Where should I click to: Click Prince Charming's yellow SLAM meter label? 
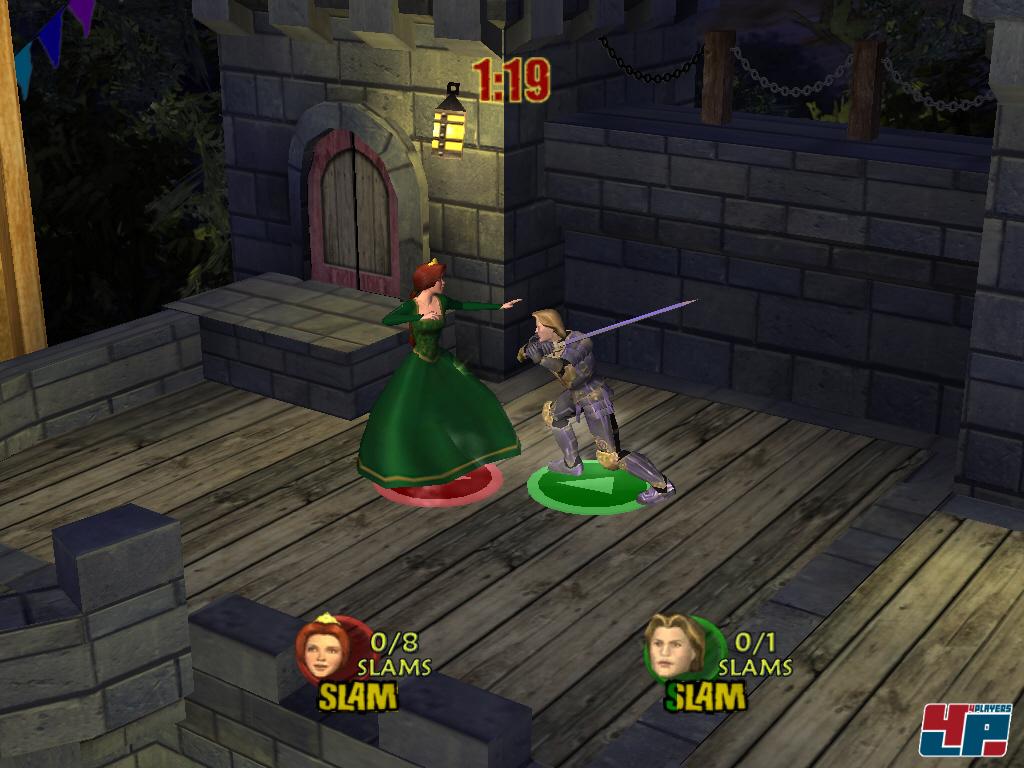pyautogui.click(x=707, y=696)
